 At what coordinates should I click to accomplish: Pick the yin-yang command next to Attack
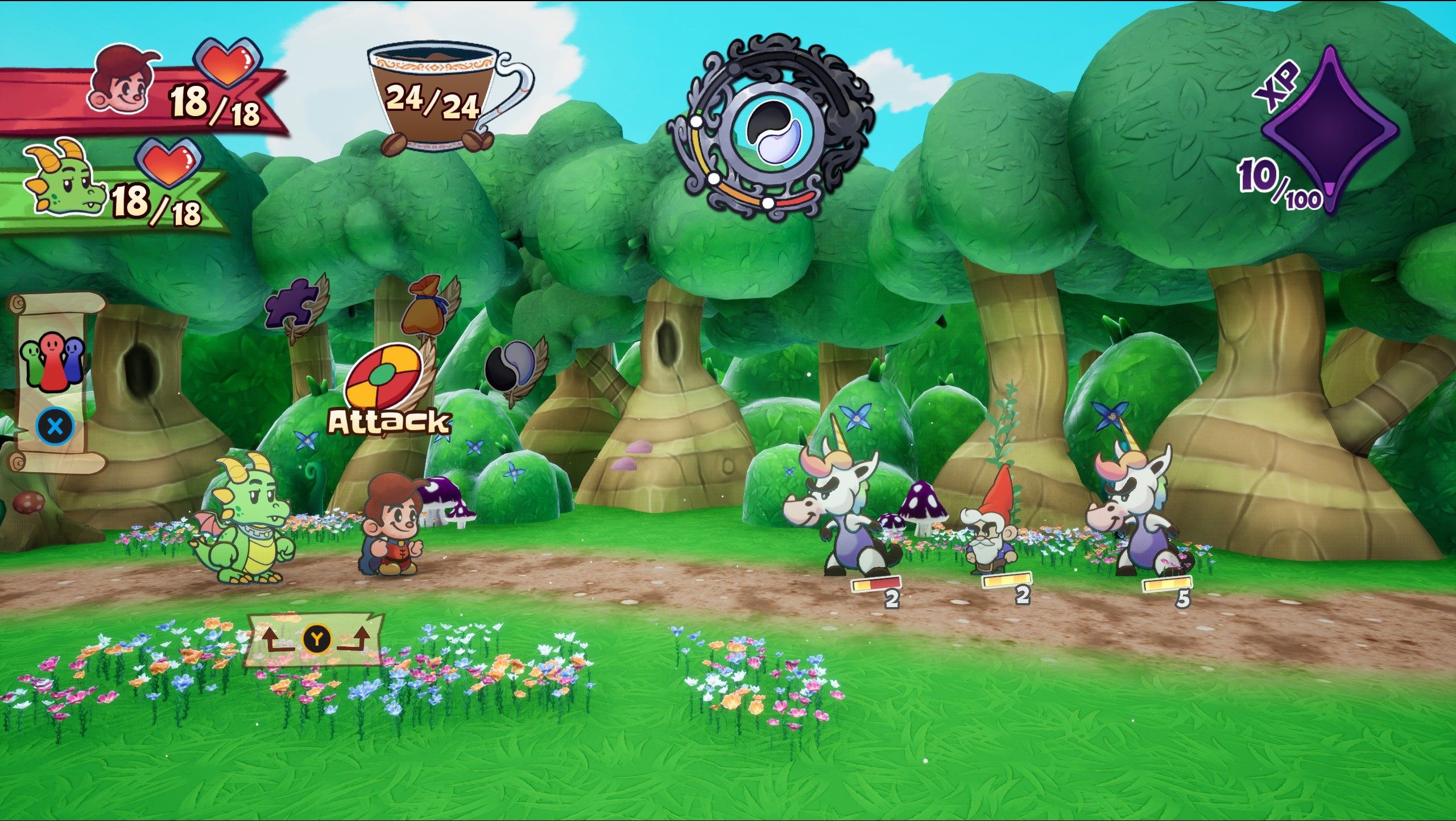click(511, 366)
